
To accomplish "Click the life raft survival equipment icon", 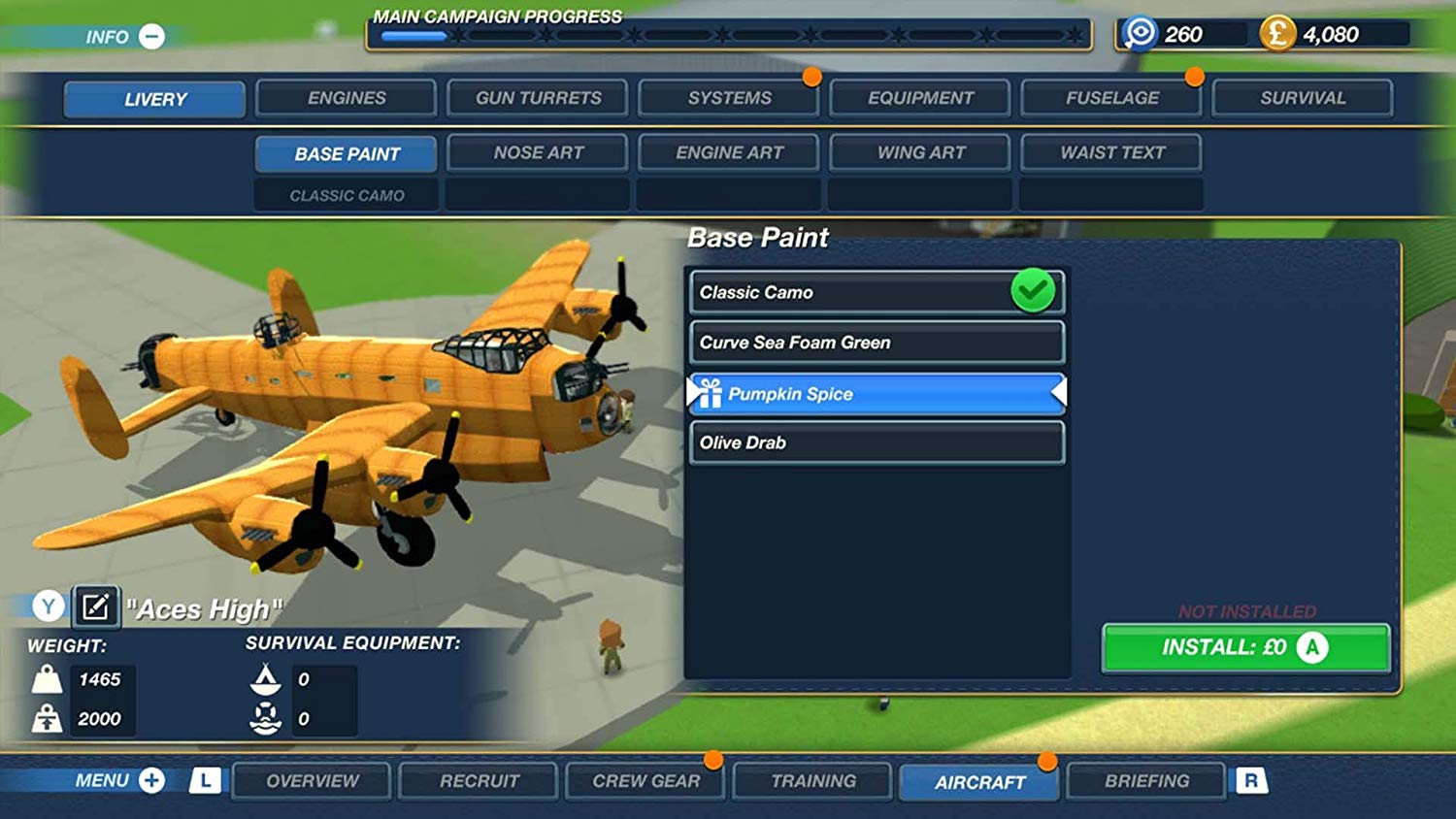I will pyautogui.click(x=264, y=718).
